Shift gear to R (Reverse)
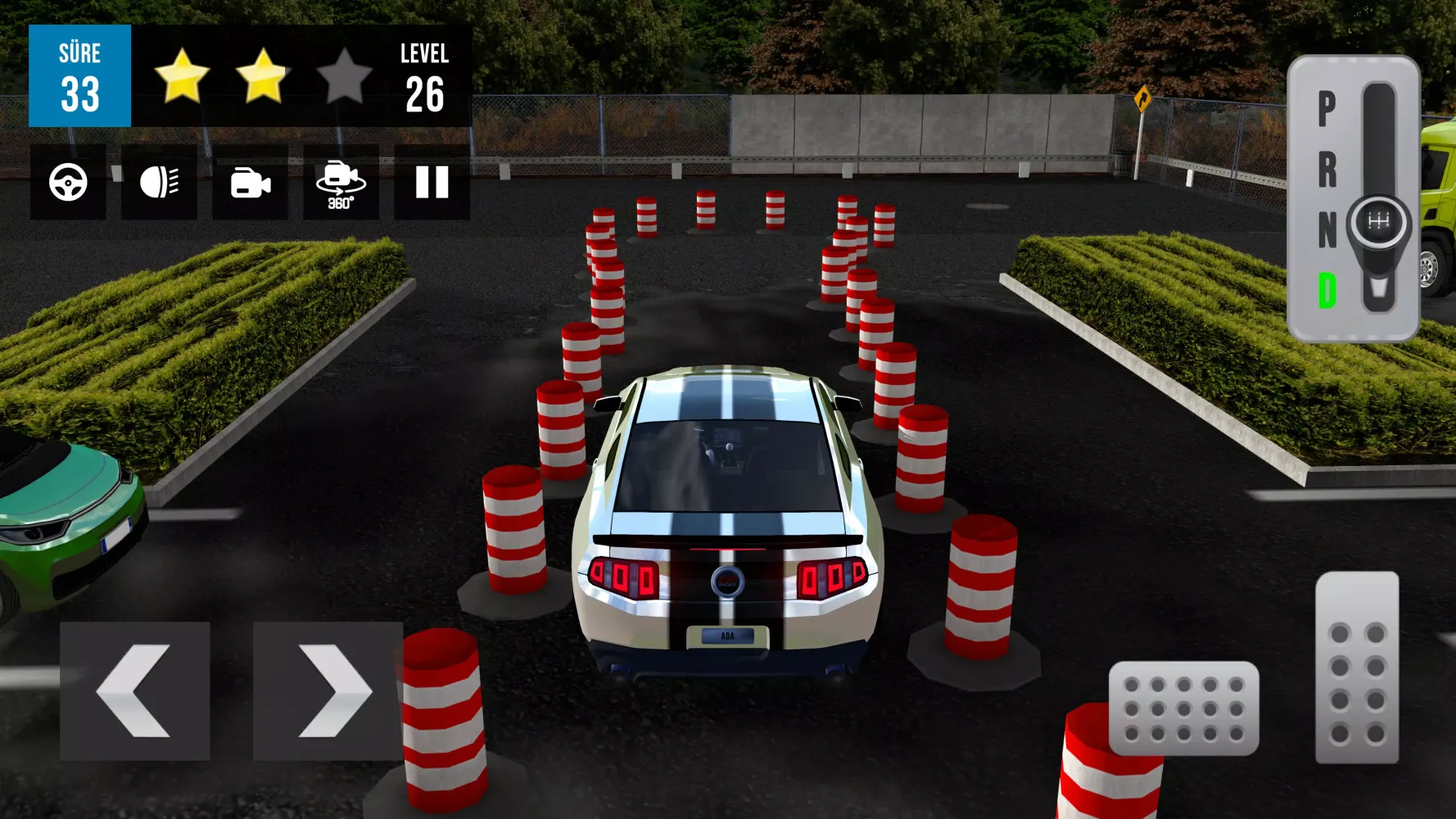The image size is (1456, 819). pos(1327,170)
